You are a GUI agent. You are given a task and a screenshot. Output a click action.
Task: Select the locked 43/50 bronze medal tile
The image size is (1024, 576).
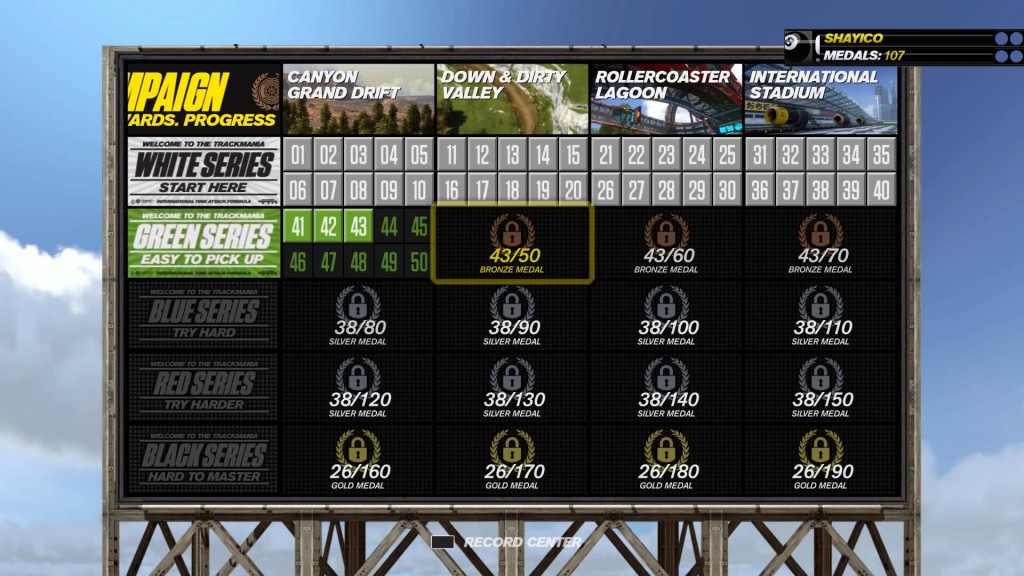(512, 243)
